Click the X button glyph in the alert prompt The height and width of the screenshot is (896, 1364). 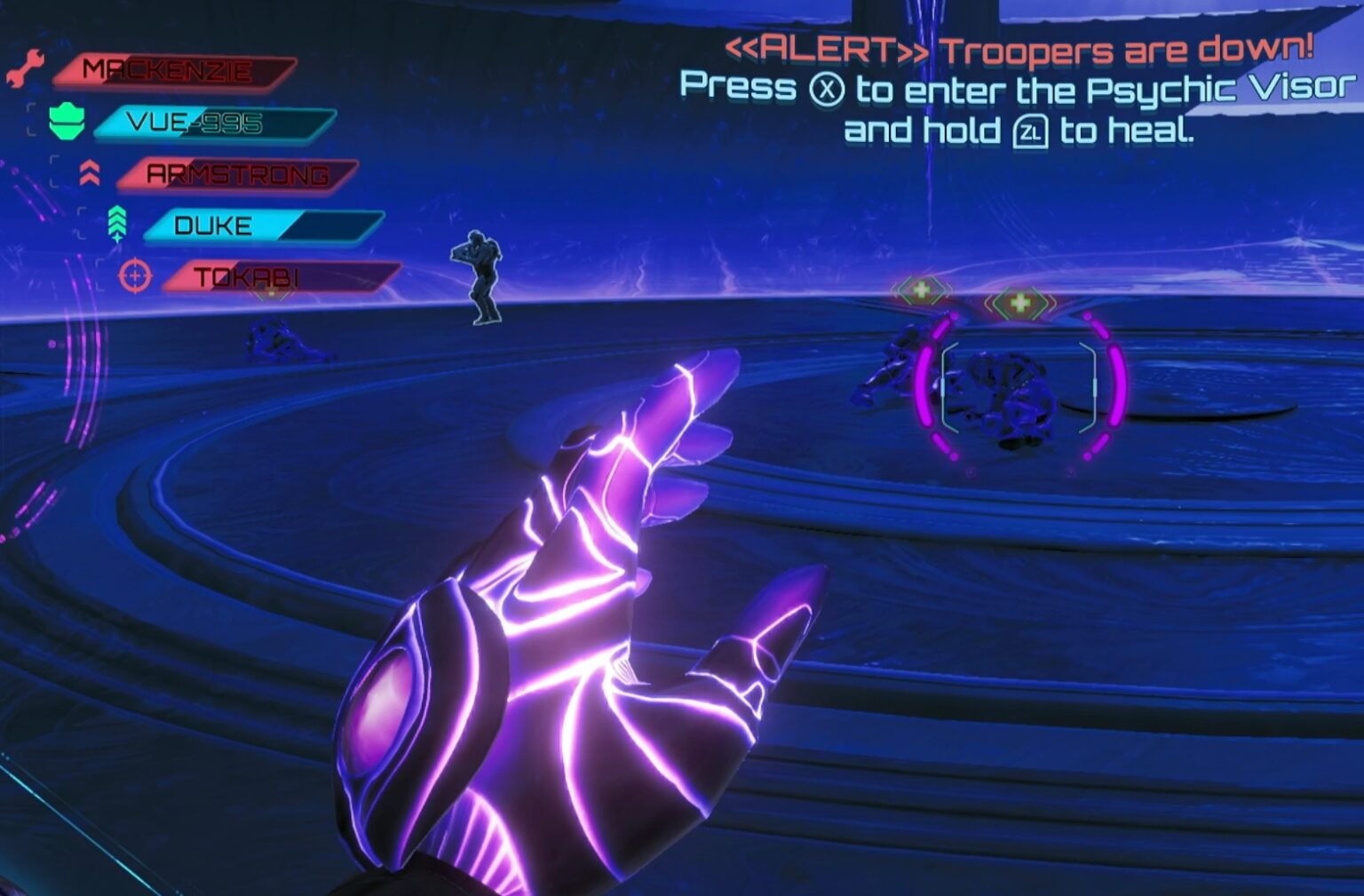828,90
